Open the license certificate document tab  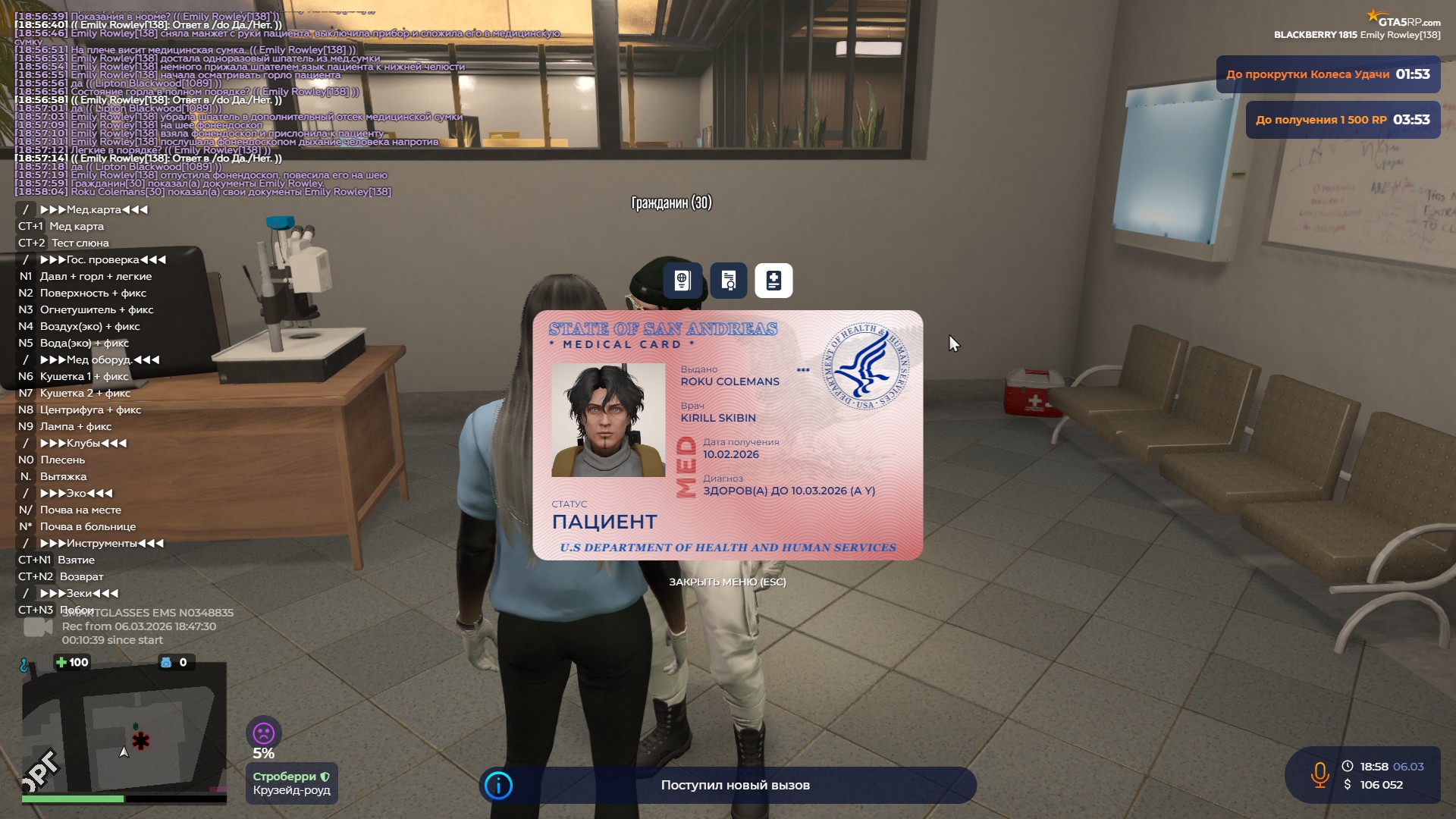click(728, 281)
